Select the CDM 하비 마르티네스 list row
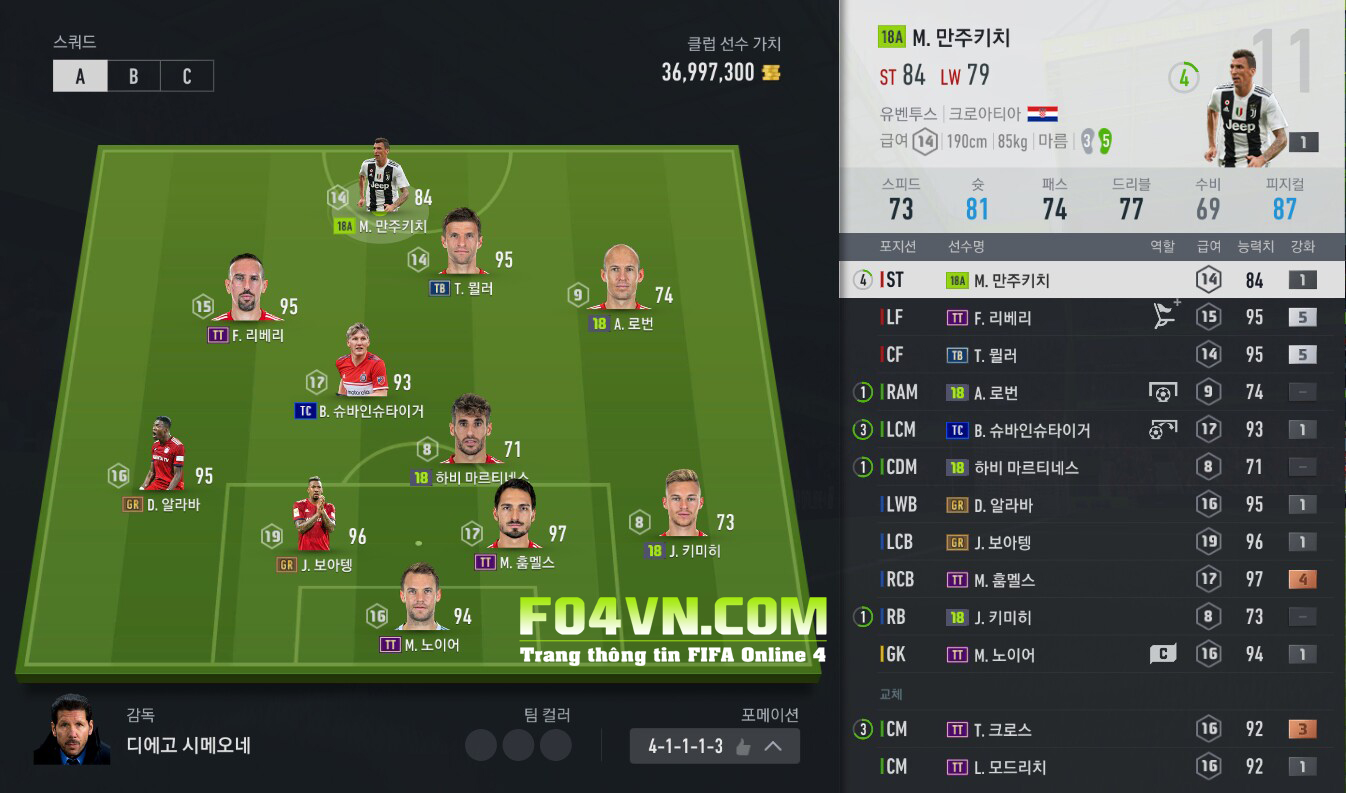1346x793 pixels. click(1092, 467)
